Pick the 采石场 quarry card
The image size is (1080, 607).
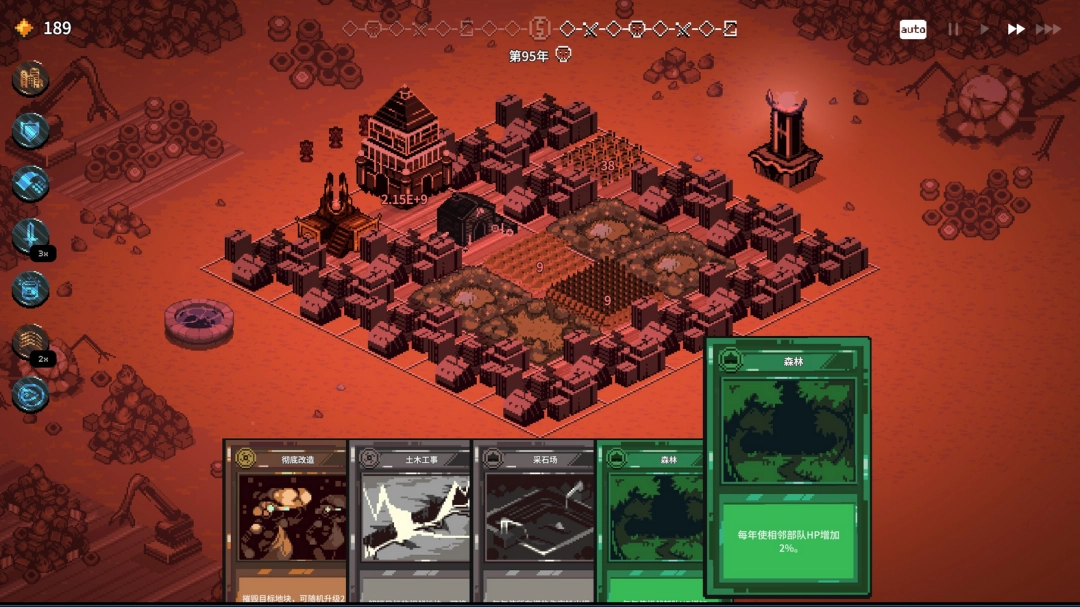coord(534,520)
